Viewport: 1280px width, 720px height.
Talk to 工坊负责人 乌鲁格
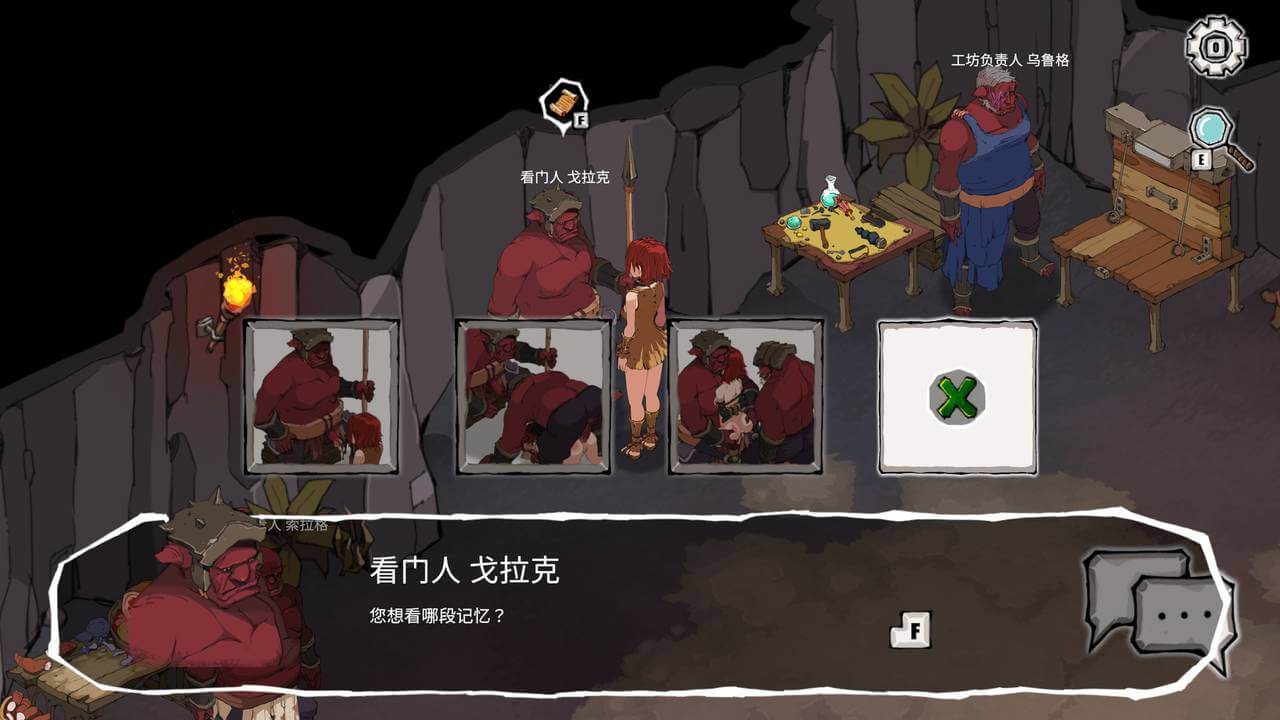click(x=990, y=180)
